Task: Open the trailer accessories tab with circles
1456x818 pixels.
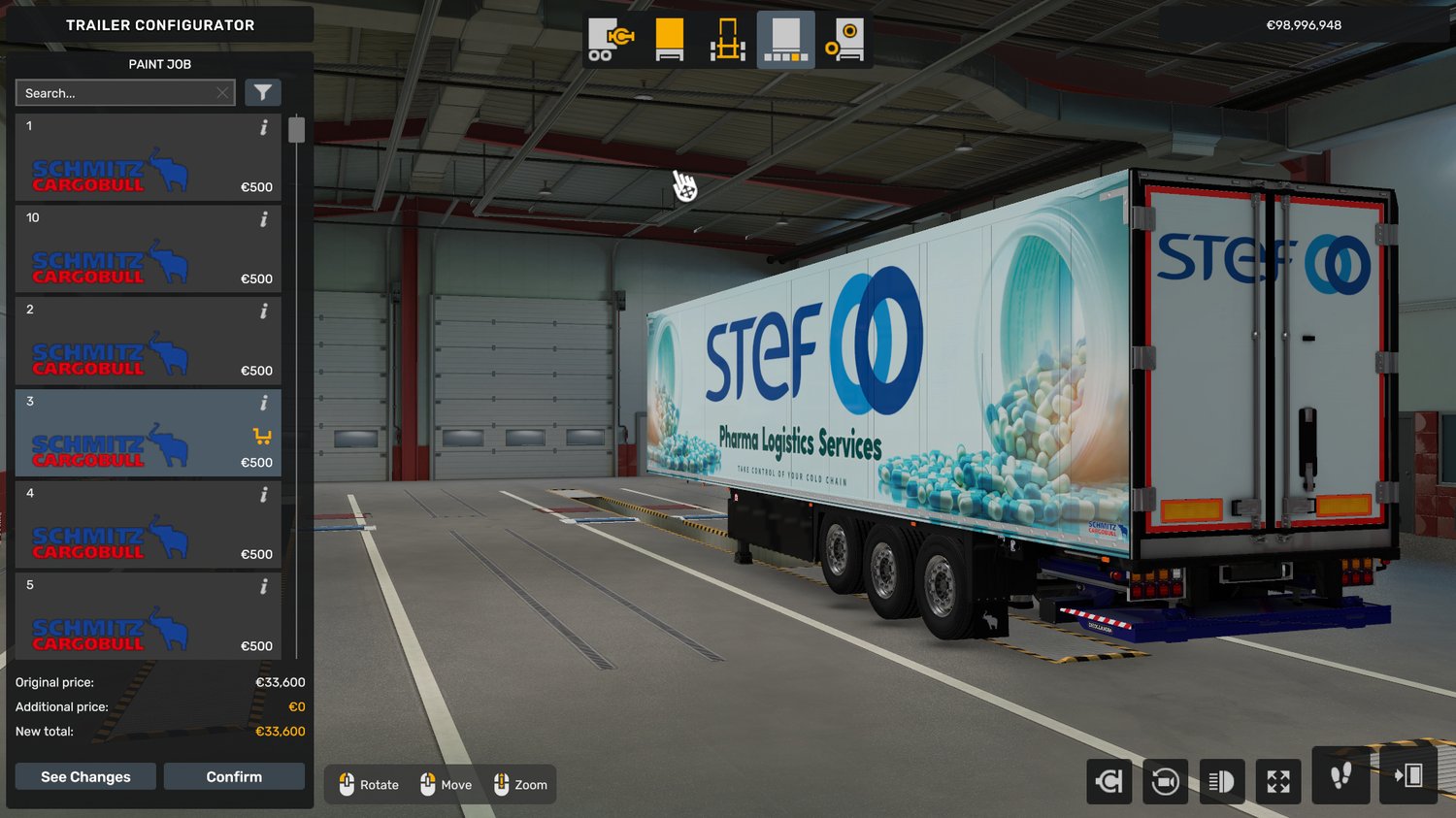Action: (x=844, y=40)
